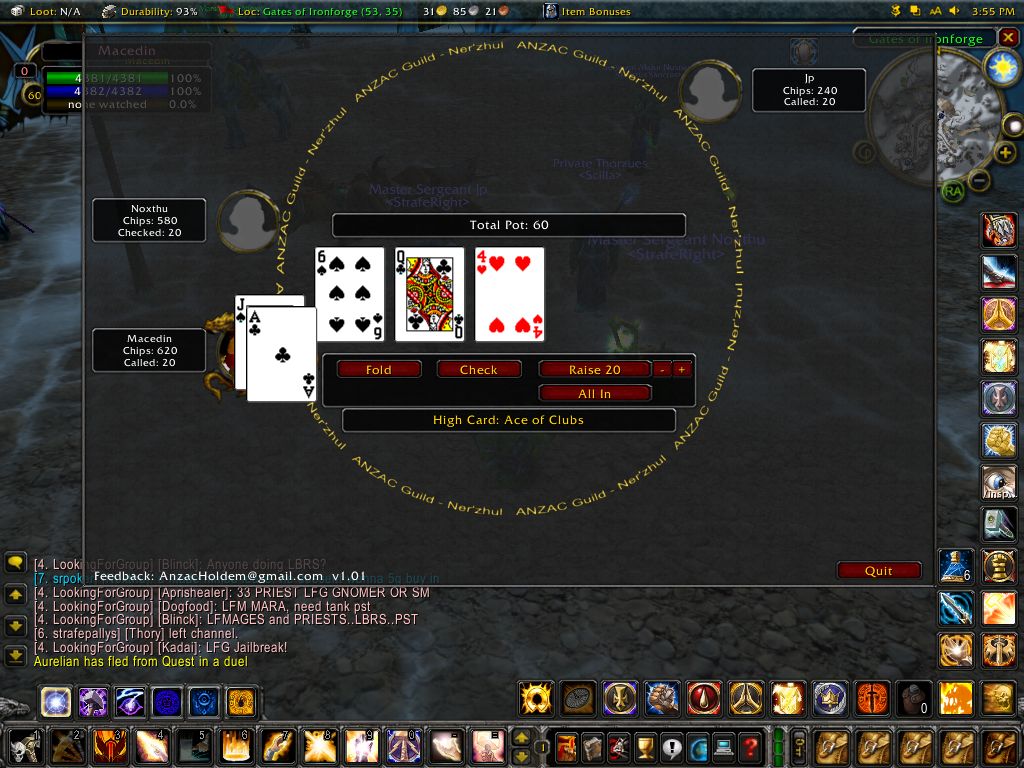This screenshot has height=768, width=1024.
Task: Open the keyring key button
Action: pos(799,746)
